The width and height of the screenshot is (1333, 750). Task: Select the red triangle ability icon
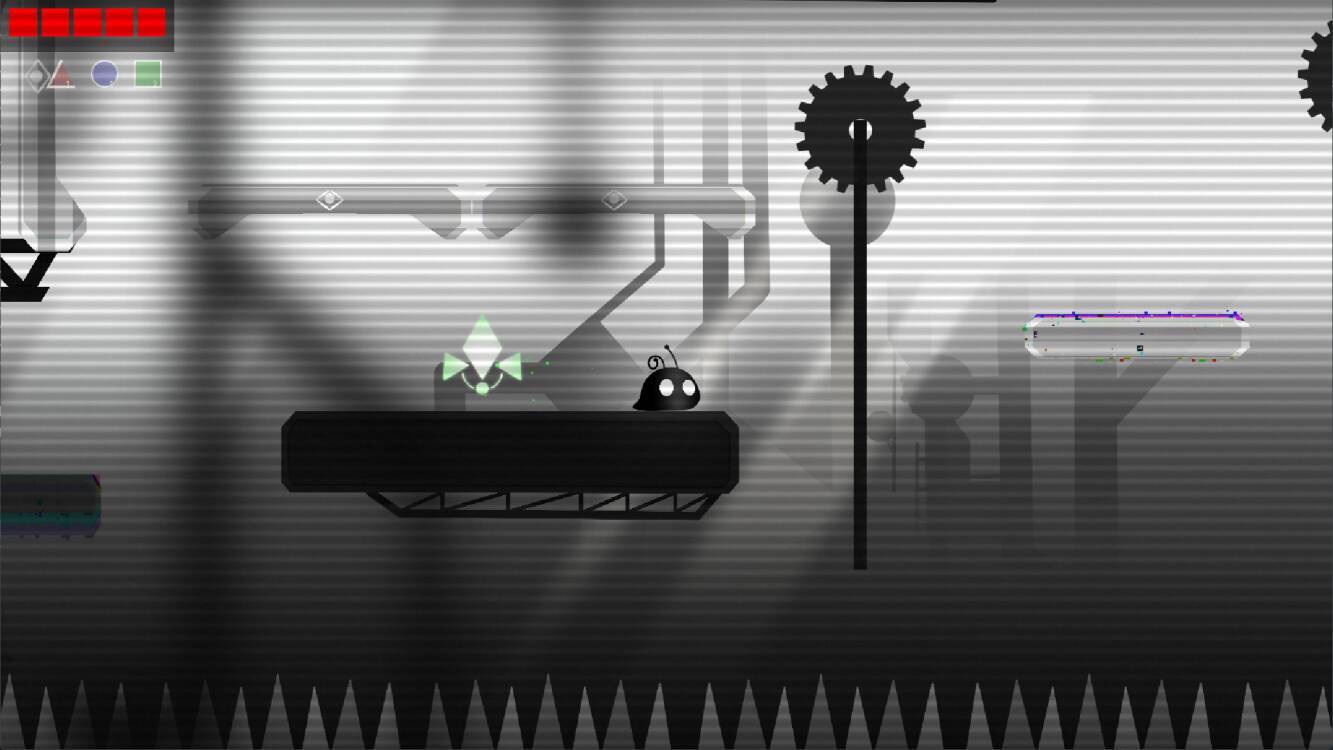coord(62,73)
